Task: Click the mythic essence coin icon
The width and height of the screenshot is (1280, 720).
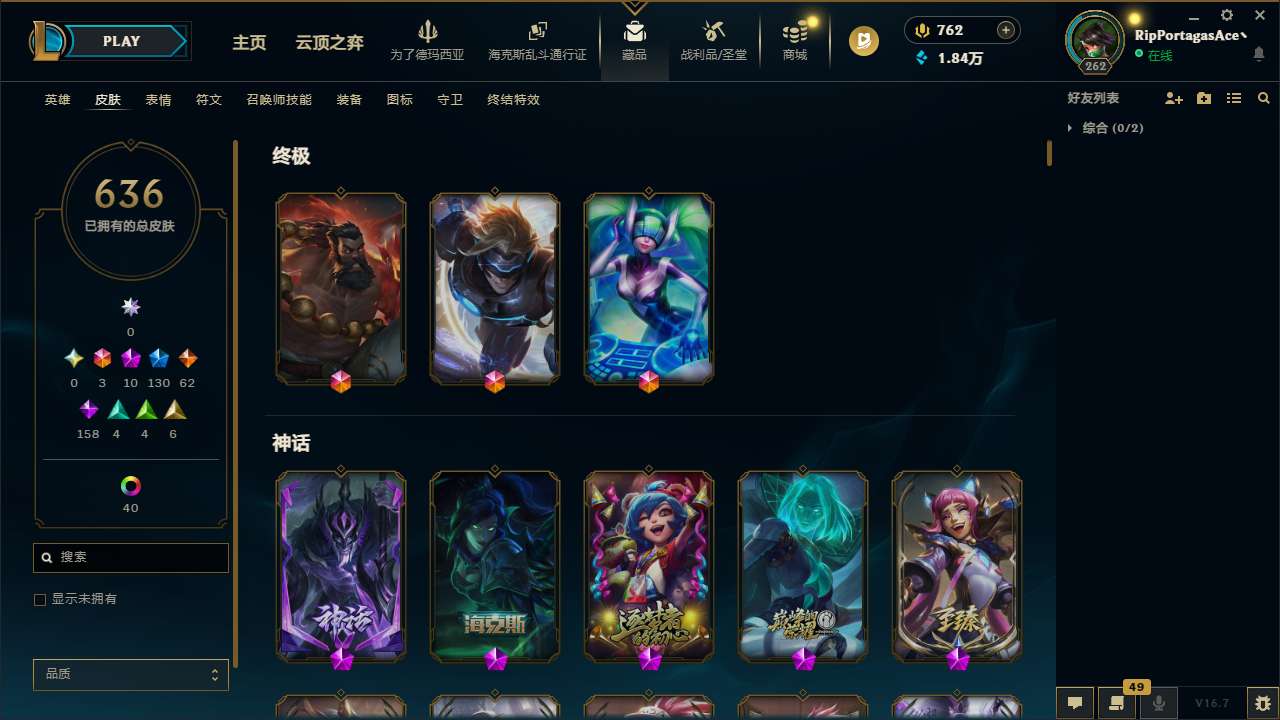Action: click(863, 42)
